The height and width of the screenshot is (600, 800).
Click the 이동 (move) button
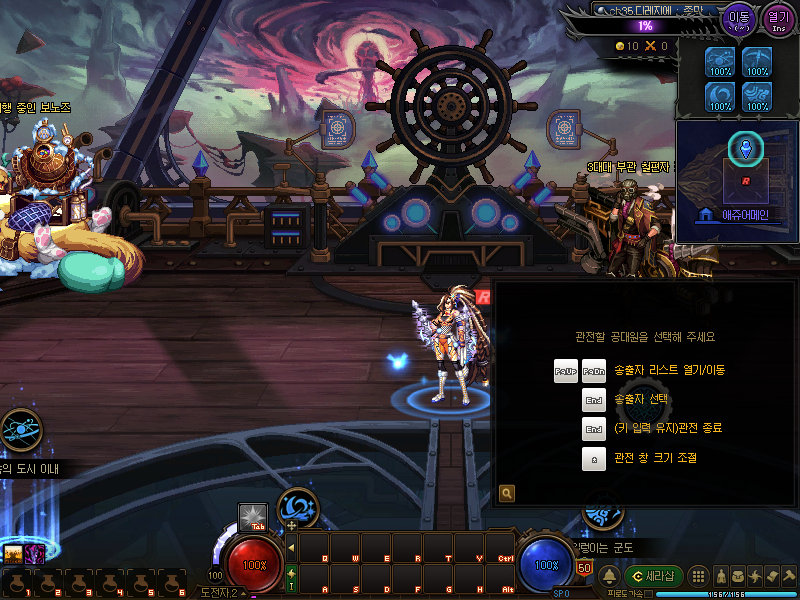[741, 18]
